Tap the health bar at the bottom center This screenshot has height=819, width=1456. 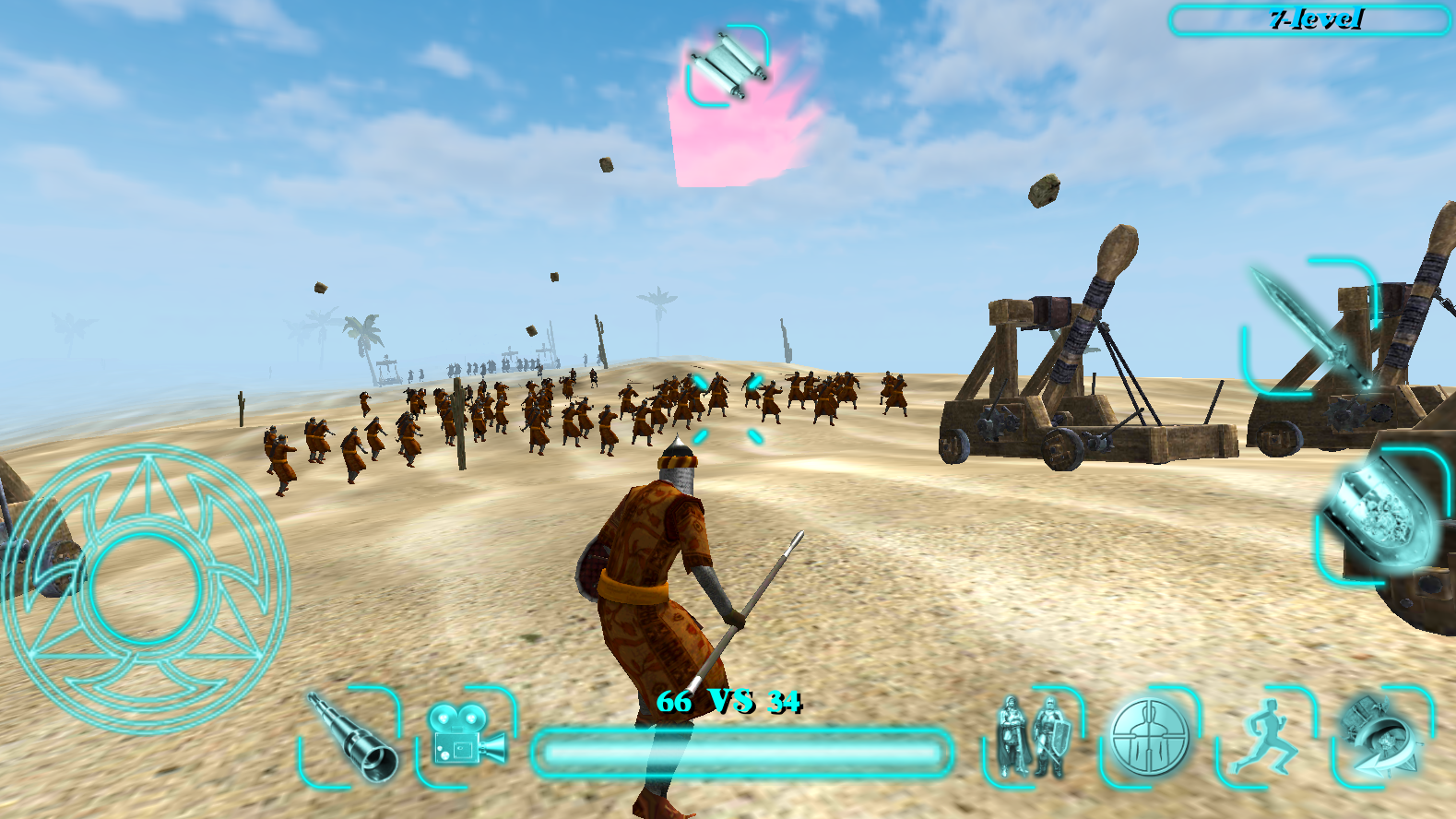tap(742, 752)
